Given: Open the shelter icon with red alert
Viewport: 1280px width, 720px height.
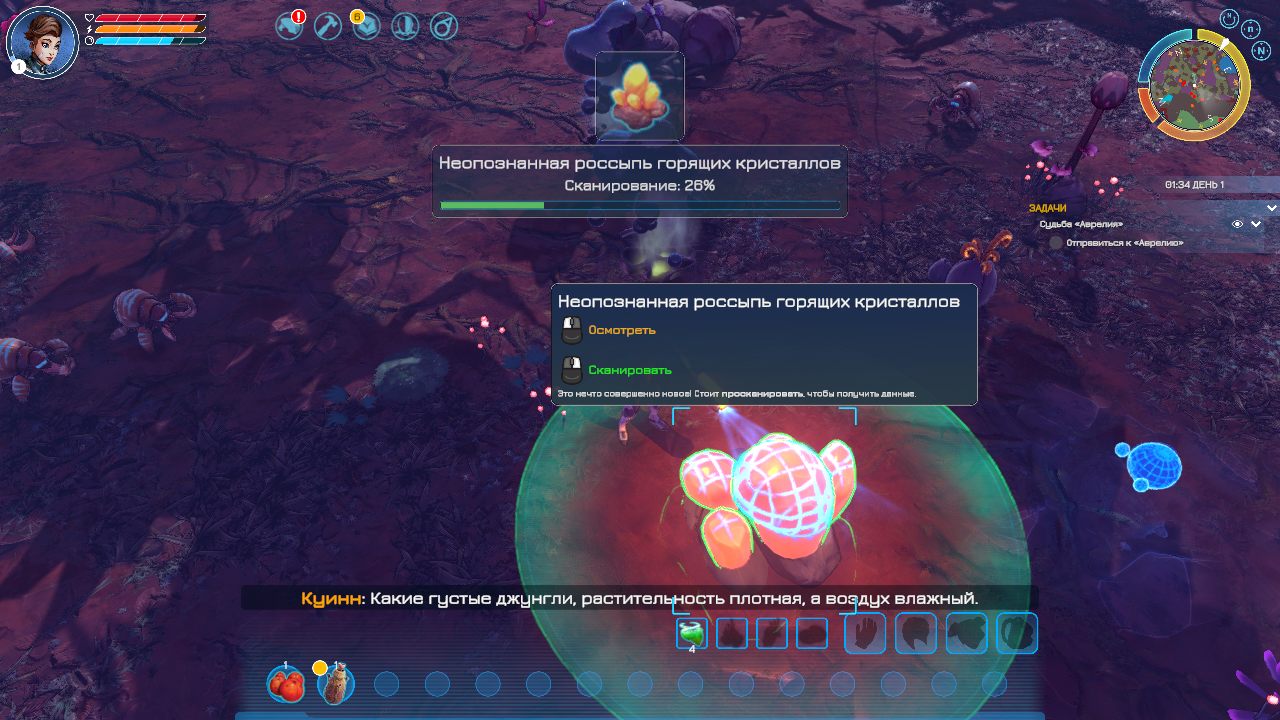Looking at the screenshot, I should (290, 26).
